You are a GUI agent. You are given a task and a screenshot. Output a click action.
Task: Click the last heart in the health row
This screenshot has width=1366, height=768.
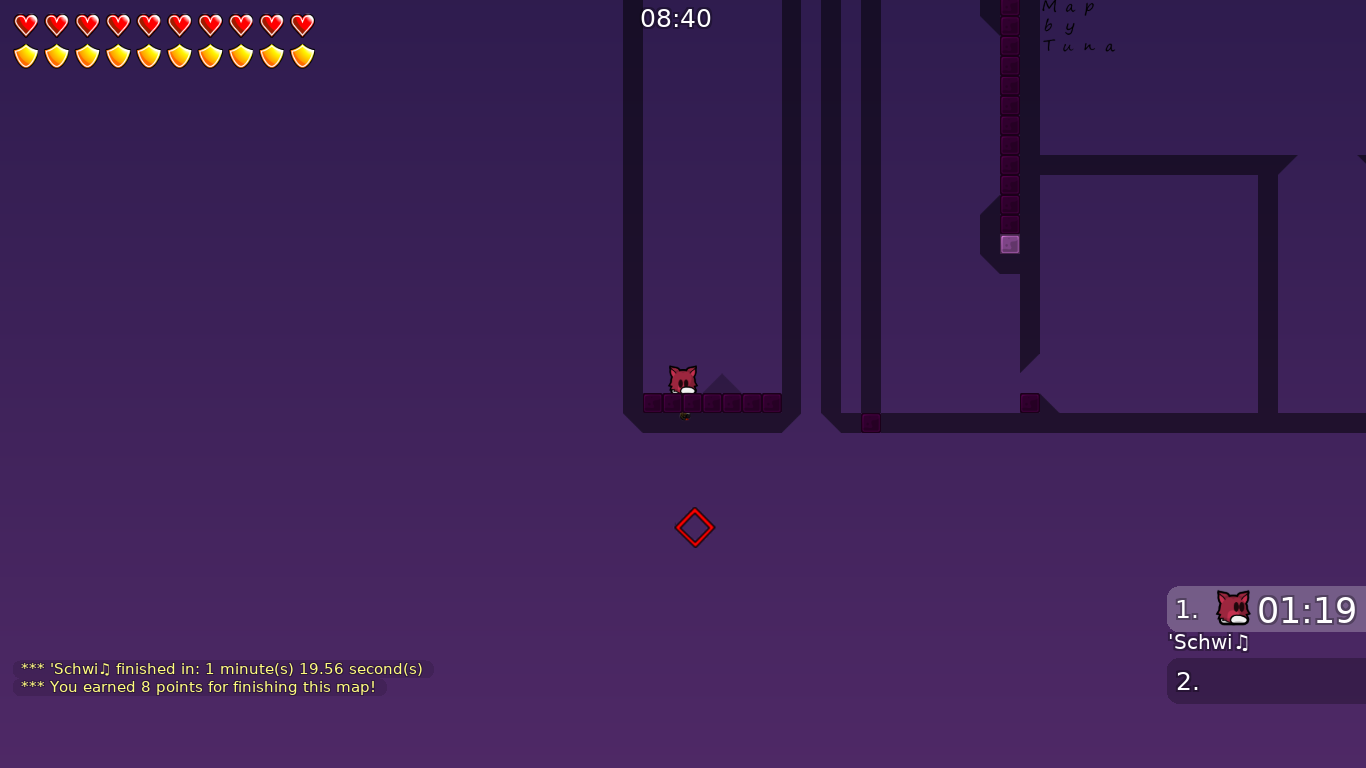point(300,25)
